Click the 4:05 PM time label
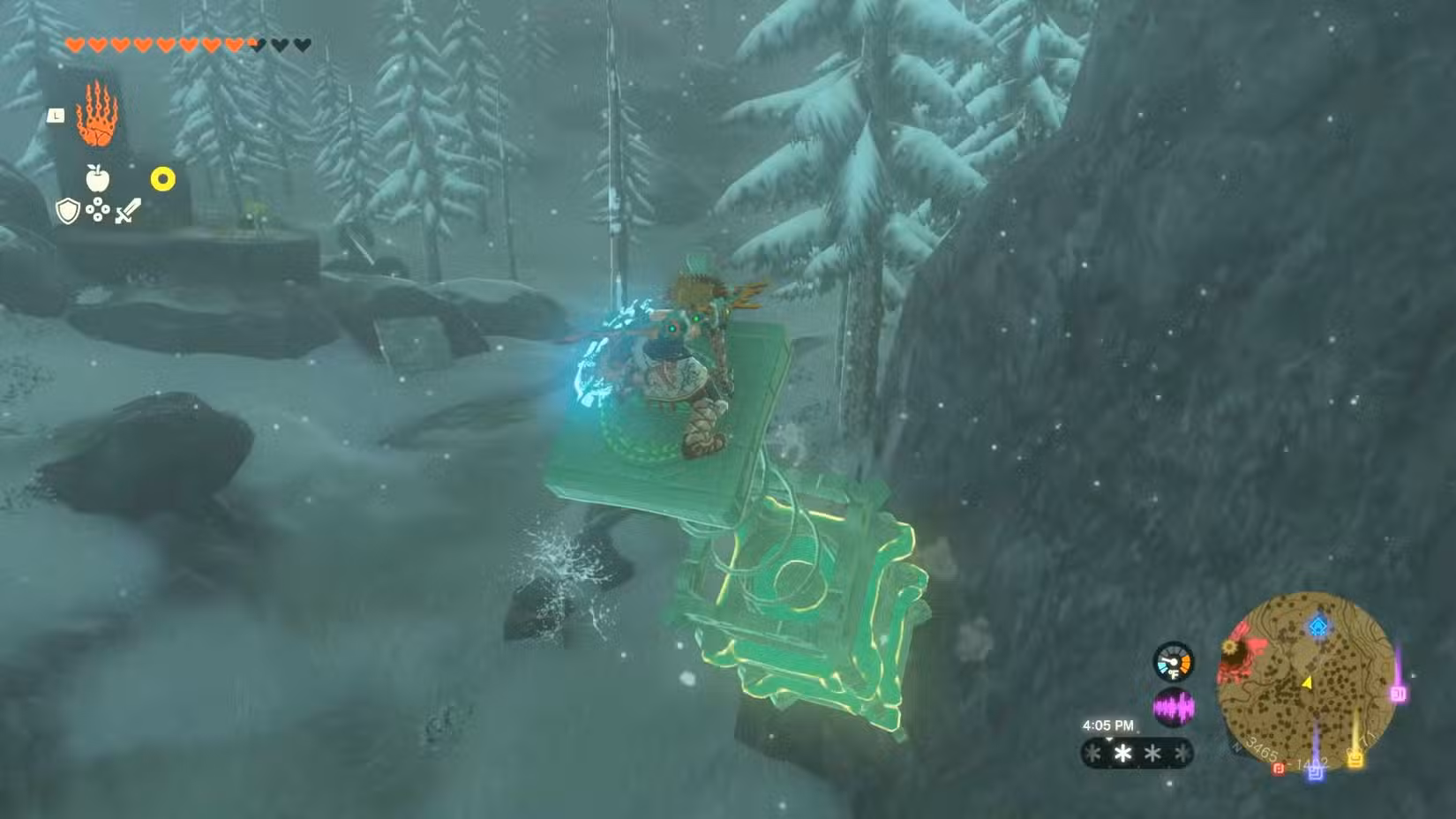Screen dimensions: 1456x819 (x=1109, y=725)
